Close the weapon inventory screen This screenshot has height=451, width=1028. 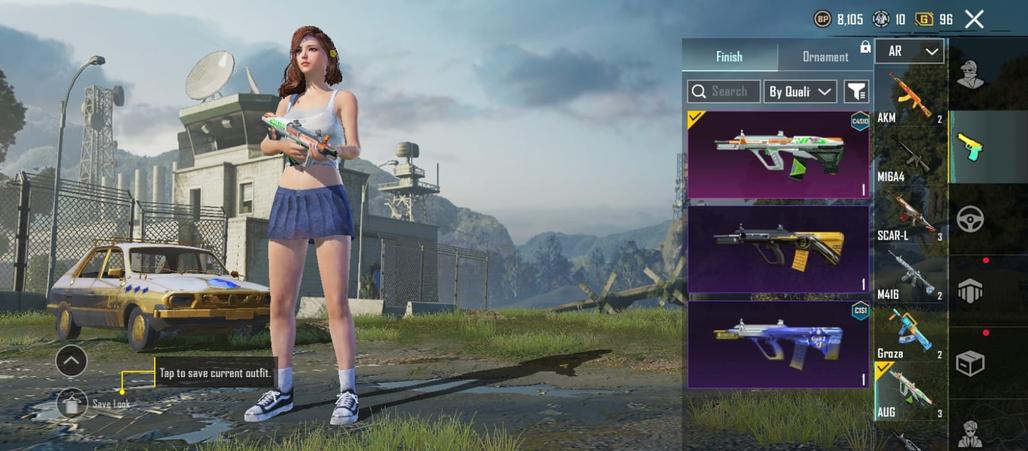click(x=975, y=18)
